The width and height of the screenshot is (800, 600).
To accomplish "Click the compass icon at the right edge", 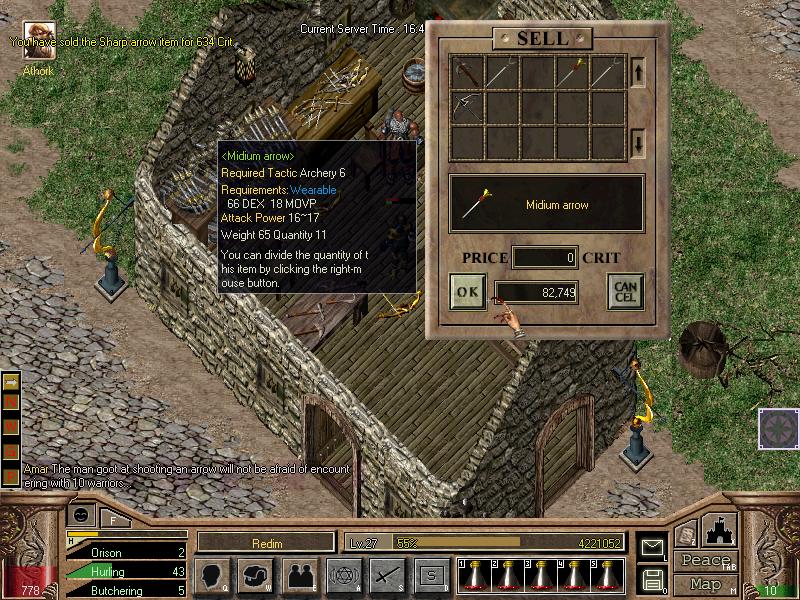I will click(777, 427).
